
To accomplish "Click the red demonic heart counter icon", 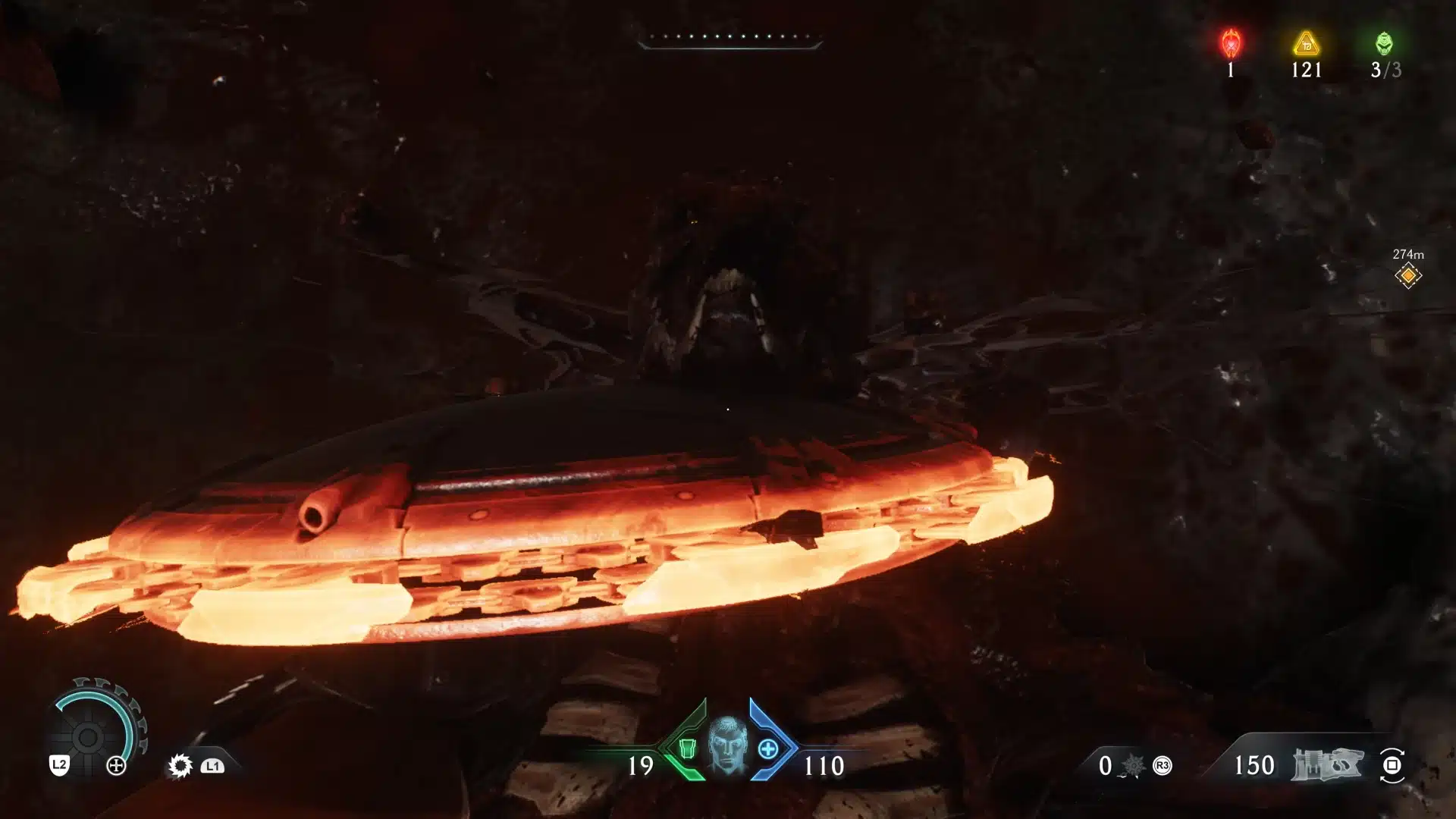I will tap(1230, 43).
